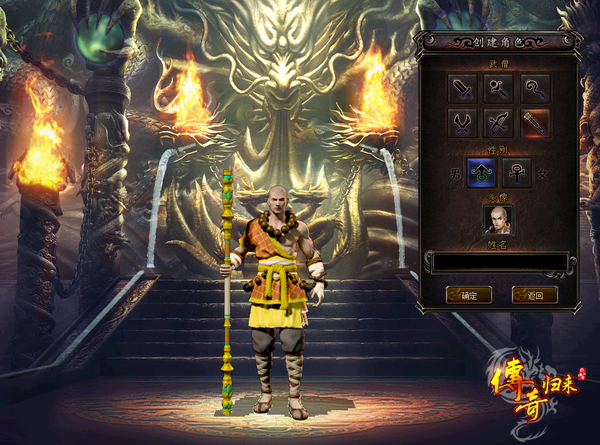This screenshot has width=600, height=445.
Task: Select the highlighted monk staff class icon
Action: pyautogui.click(x=534, y=124)
